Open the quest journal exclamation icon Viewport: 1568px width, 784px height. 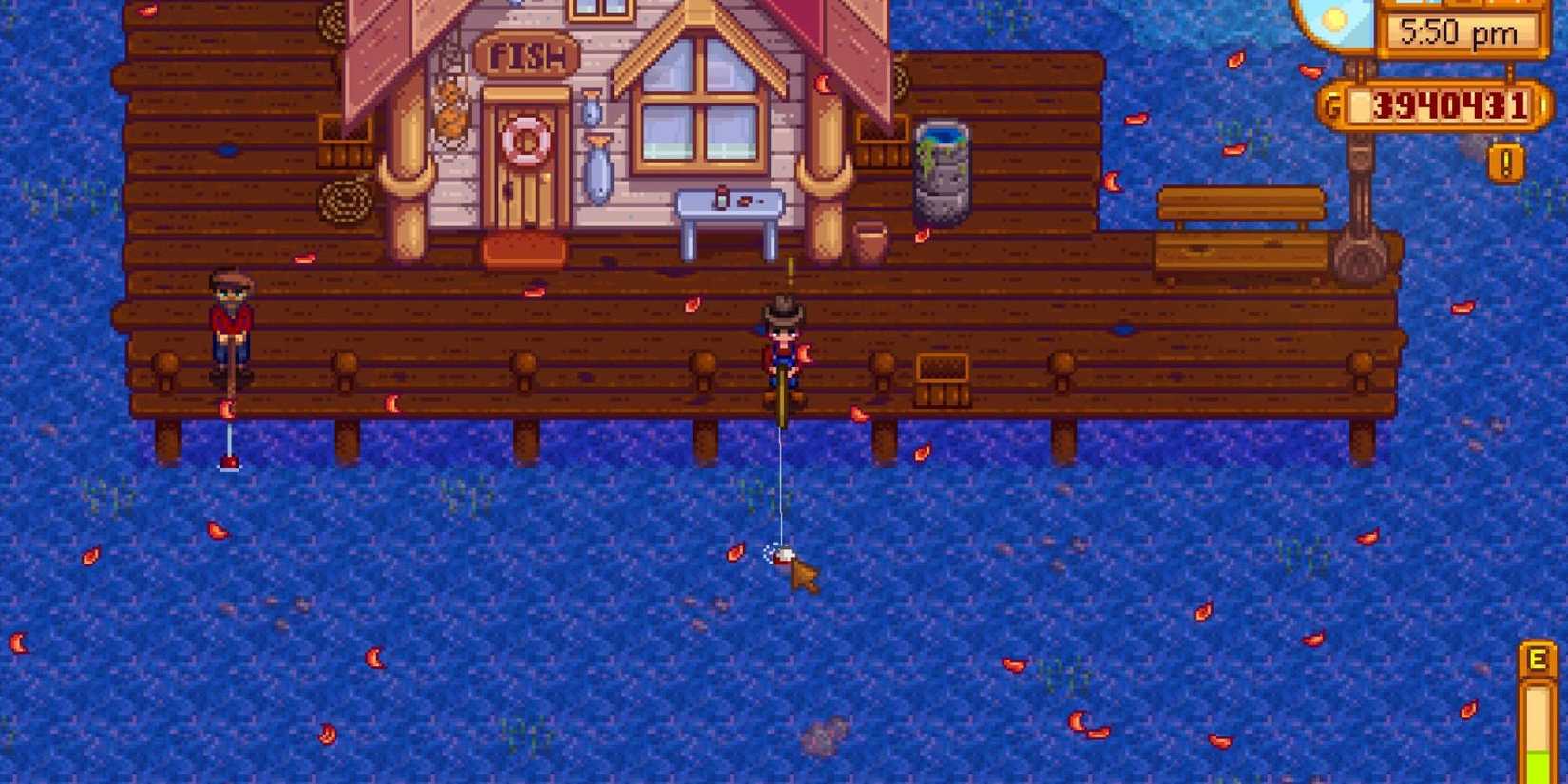tap(1504, 163)
